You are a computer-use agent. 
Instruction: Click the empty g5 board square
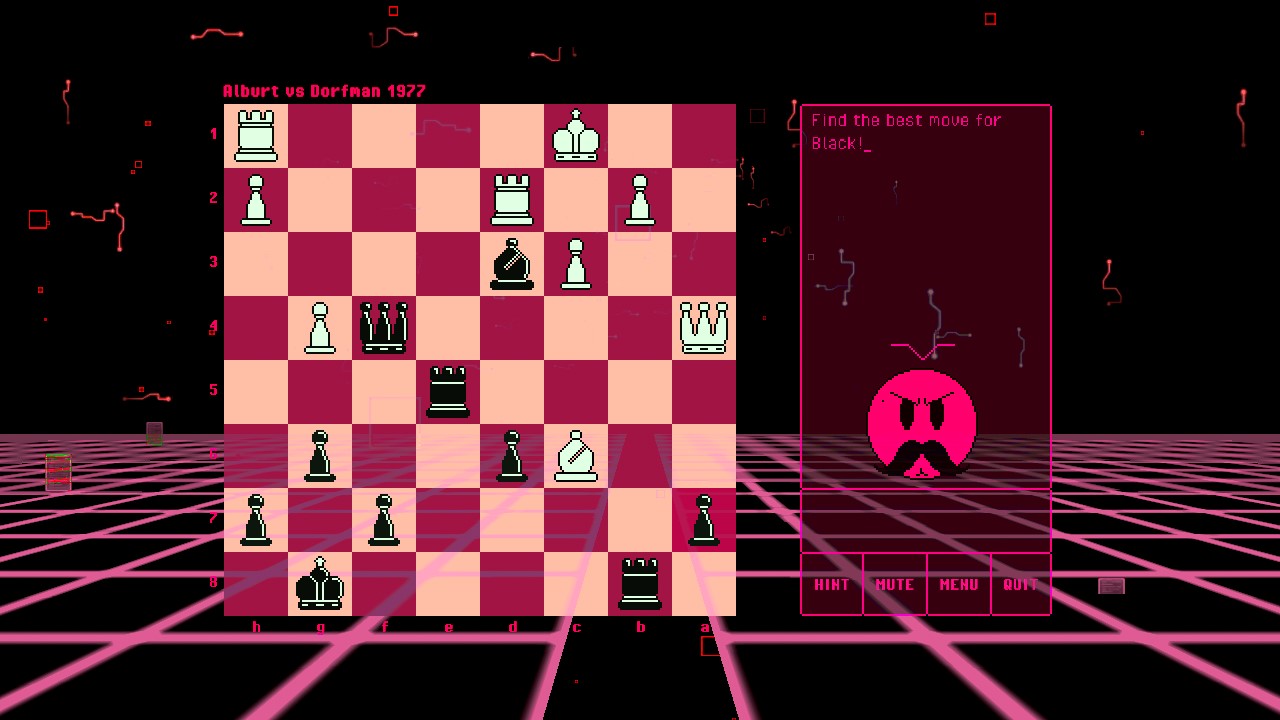point(320,389)
